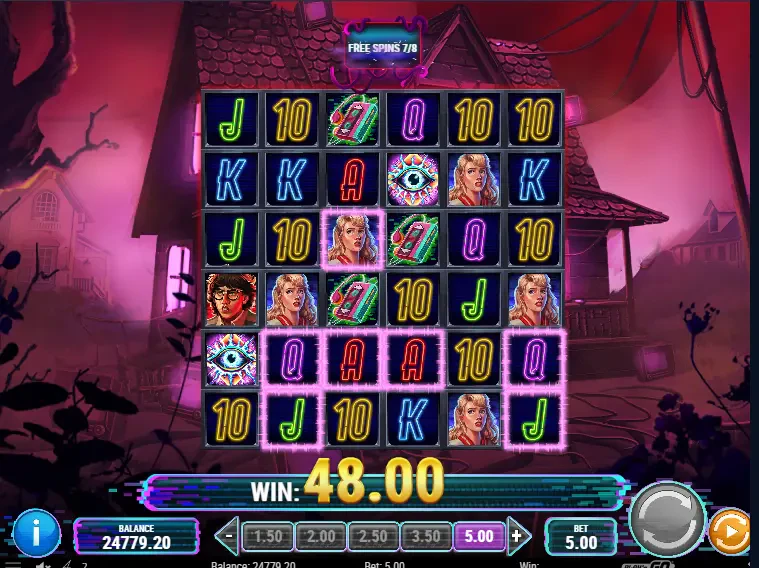Choose the 2.00 bet option
This screenshot has height=568, width=759.
click(323, 536)
